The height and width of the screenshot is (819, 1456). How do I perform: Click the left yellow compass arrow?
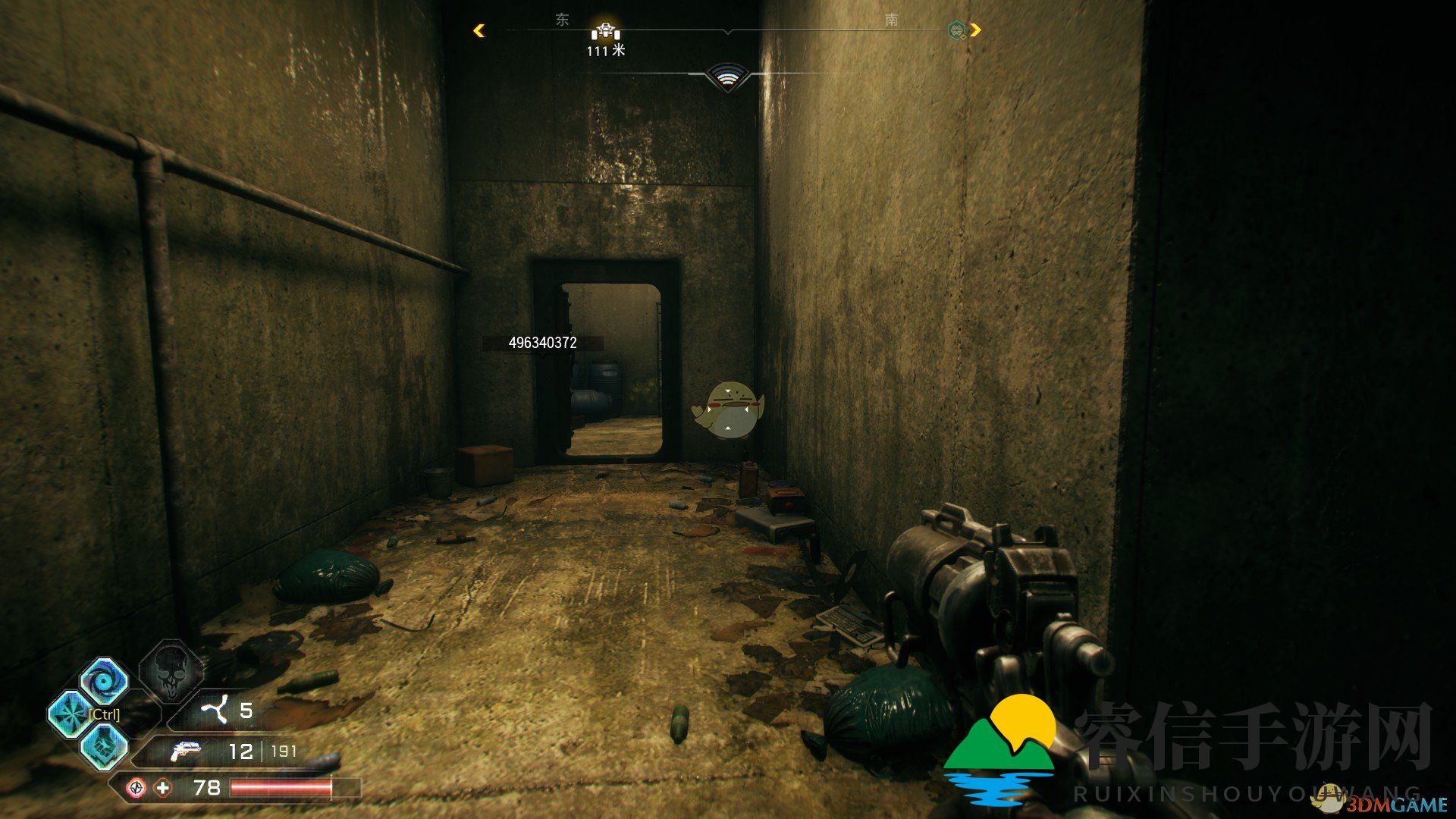tap(479, 30)
